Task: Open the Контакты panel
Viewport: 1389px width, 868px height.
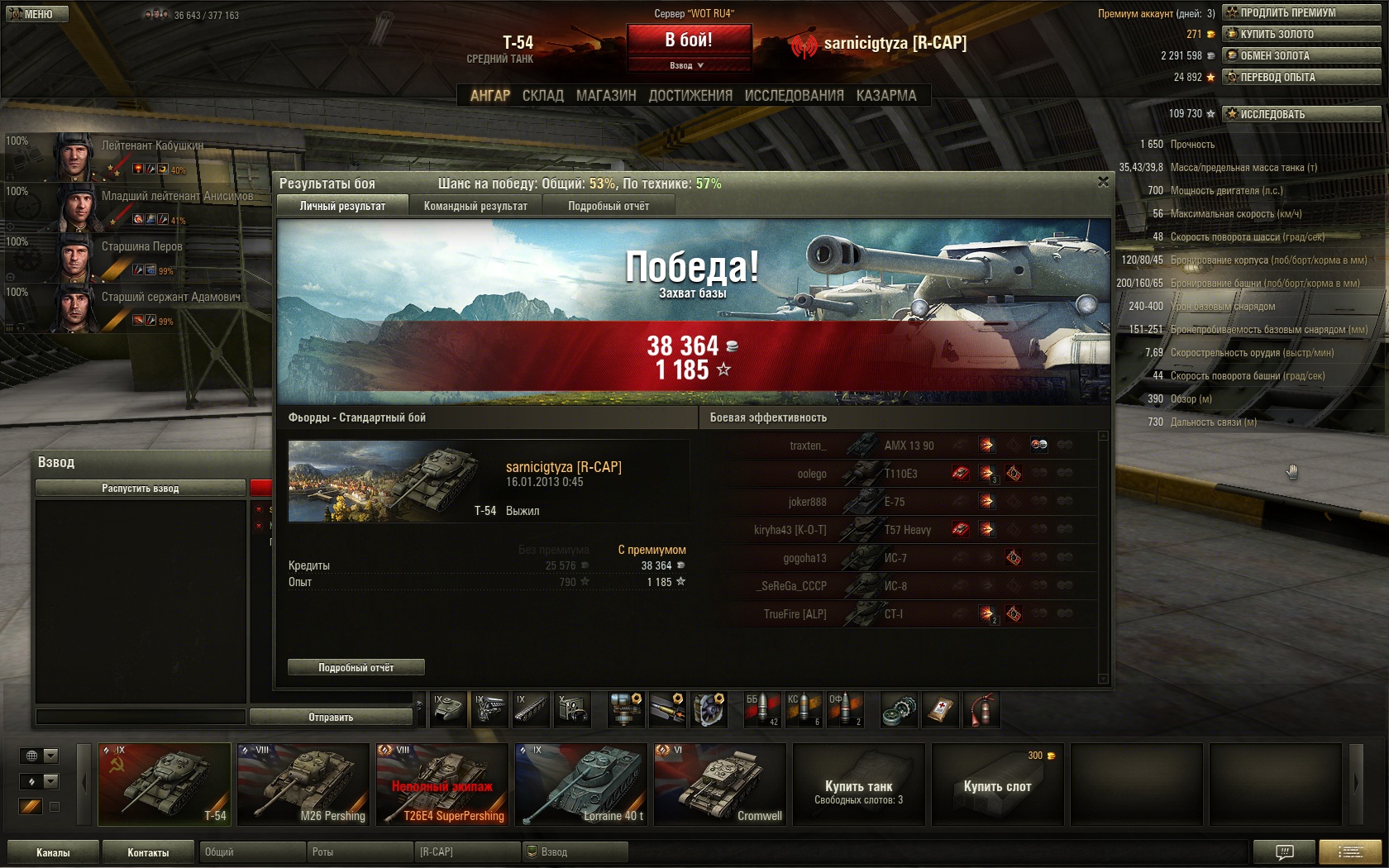Action: click(148, 852)
